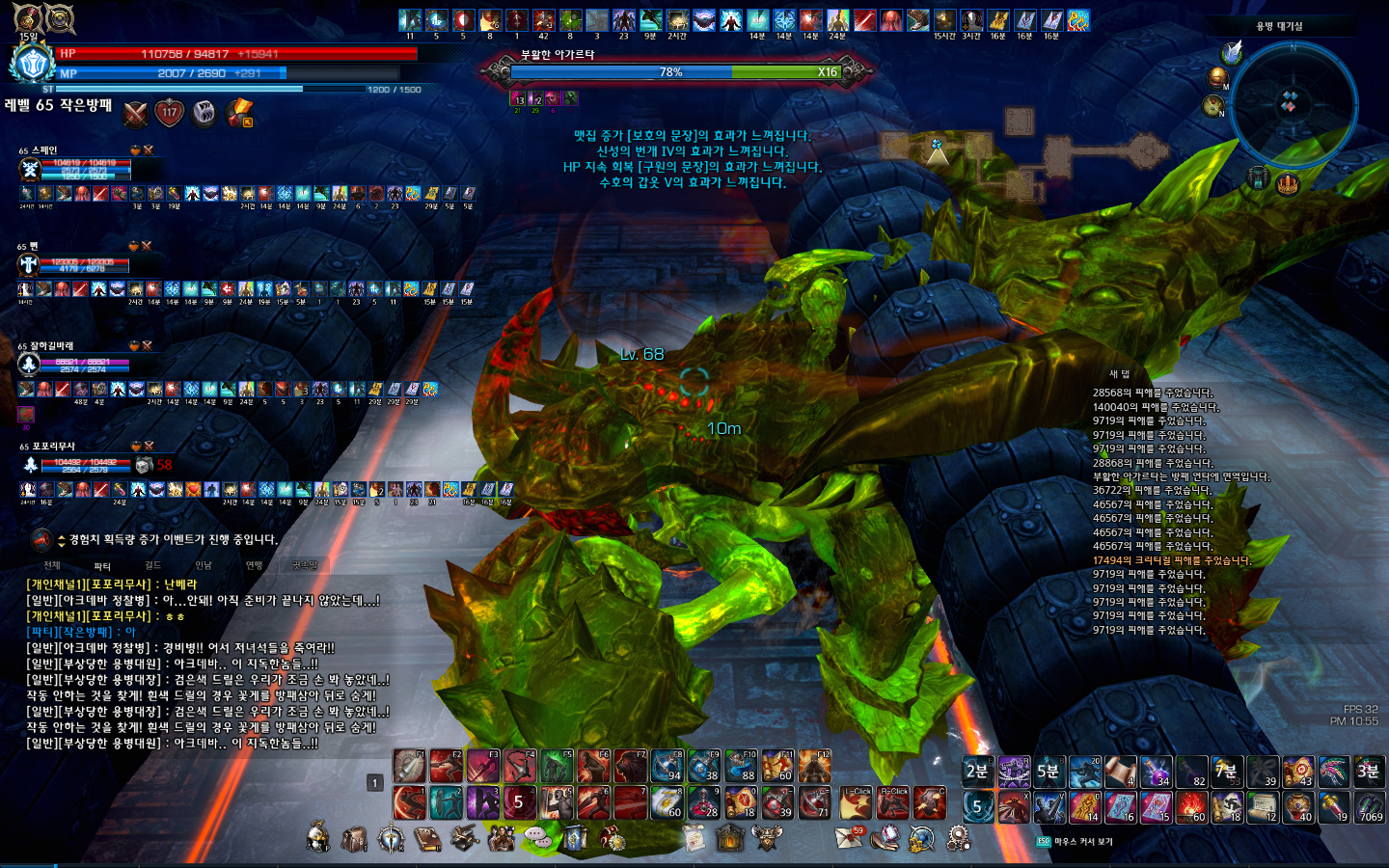This screenshot has height=868, width=1389.
Task: Open the inventory bag icon
Action: (354, 839)
